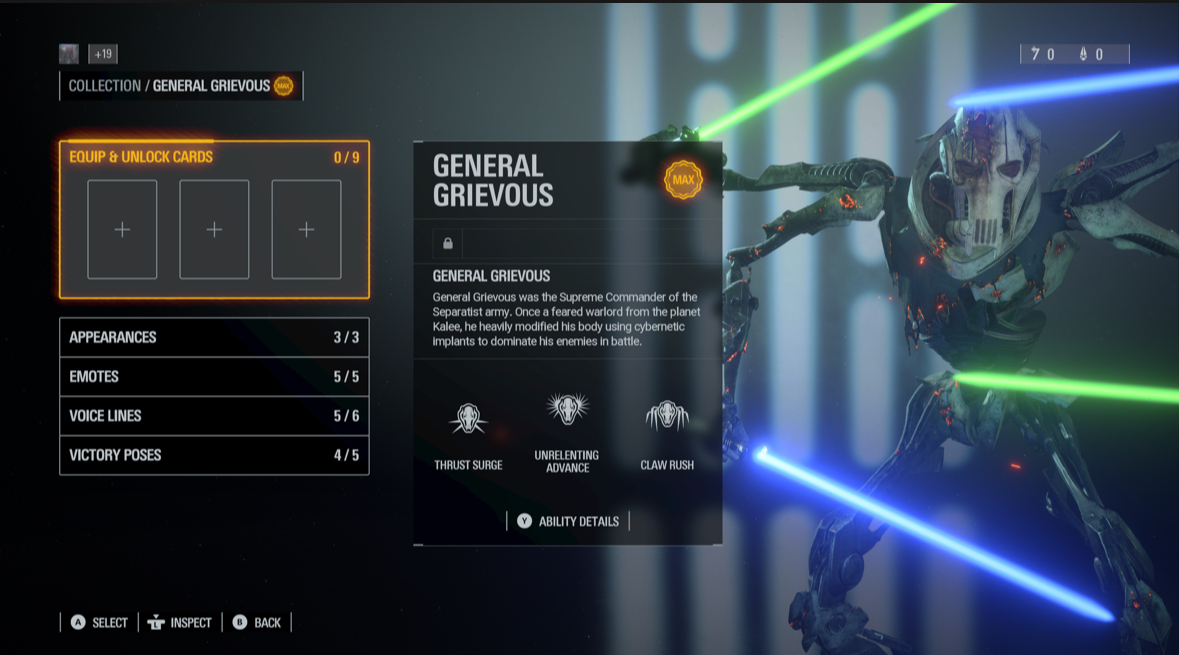1179x655 pixels.
Task: Select the Thrust Surge ability icon
Action: pyautogui.click(x=468, y=419)
